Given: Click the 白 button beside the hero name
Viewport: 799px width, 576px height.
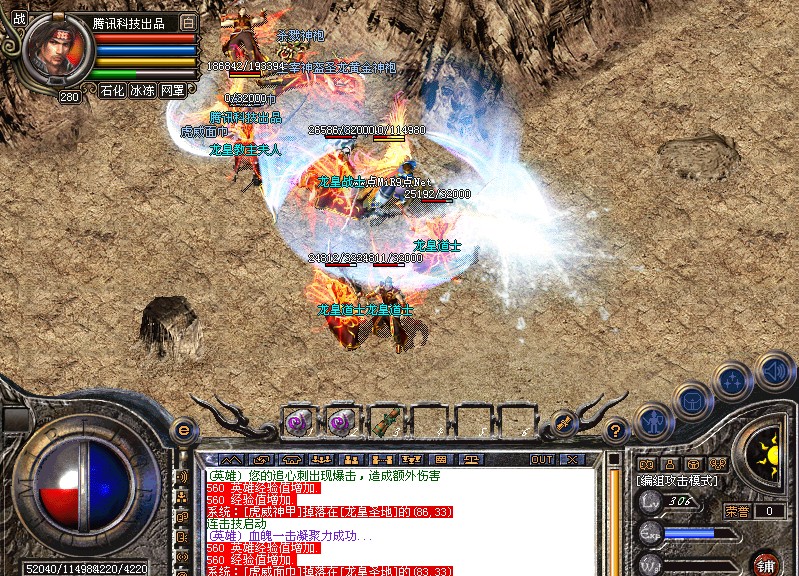Looking at the screenshot, I should (189, 22).
